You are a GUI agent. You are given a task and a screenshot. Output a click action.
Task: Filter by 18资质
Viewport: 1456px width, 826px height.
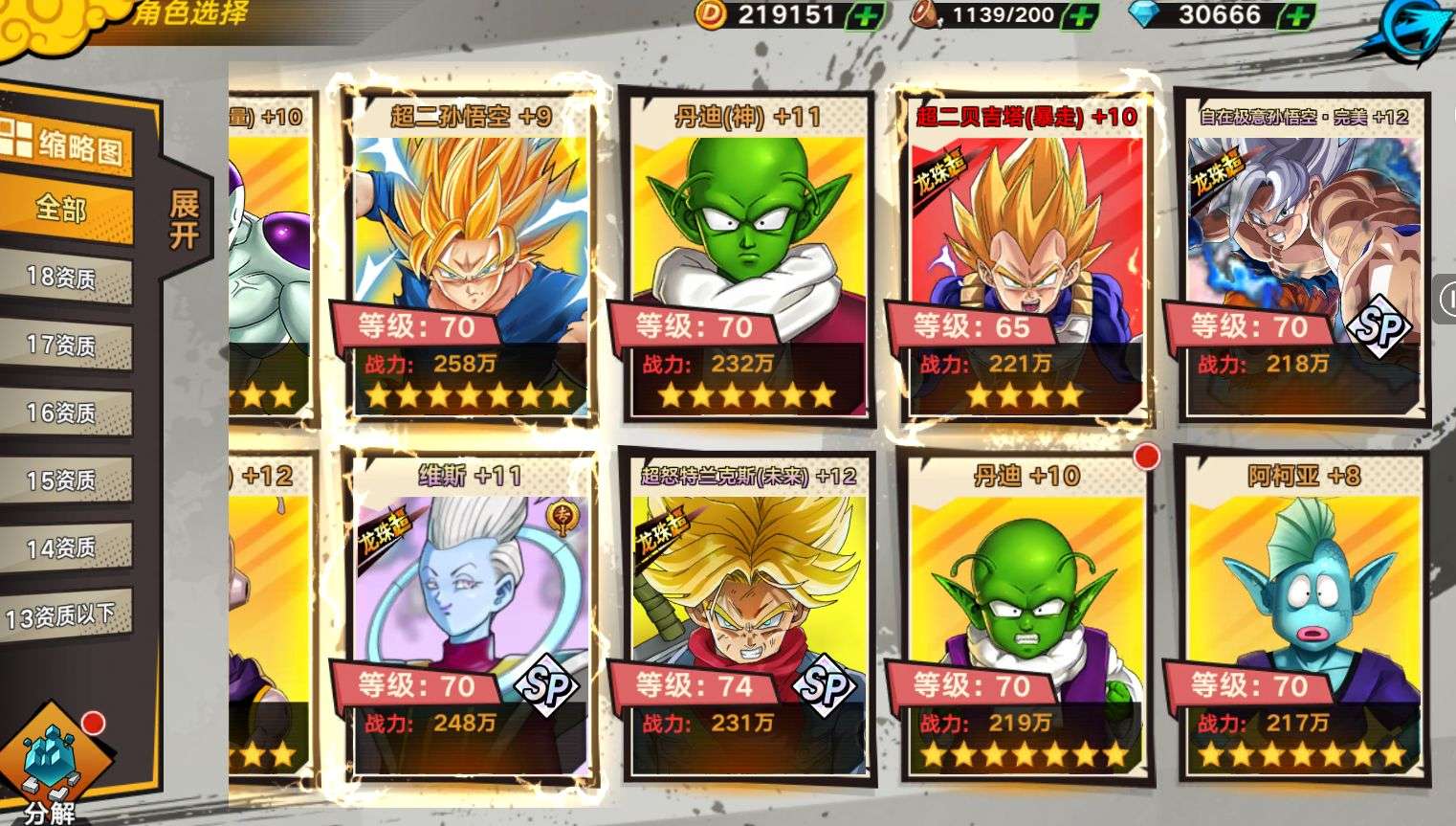pyautogui.click(x=63, y=278)
